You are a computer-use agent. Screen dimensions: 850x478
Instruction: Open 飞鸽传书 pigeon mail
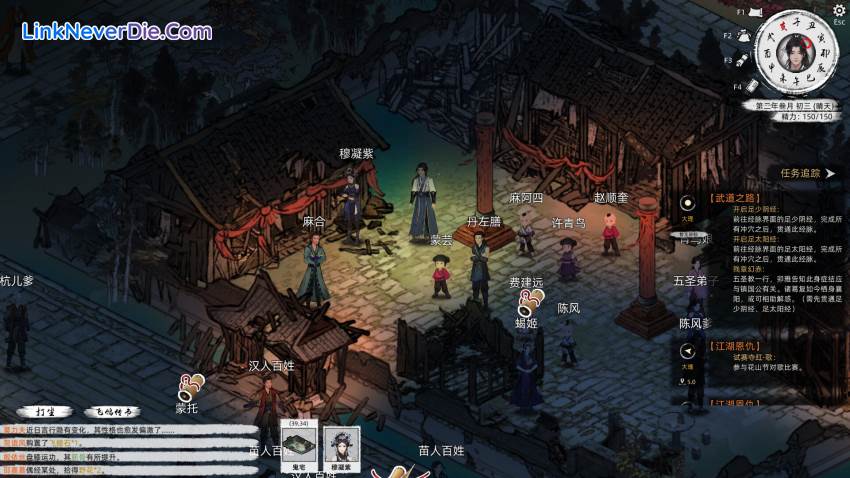coord(112,410)
